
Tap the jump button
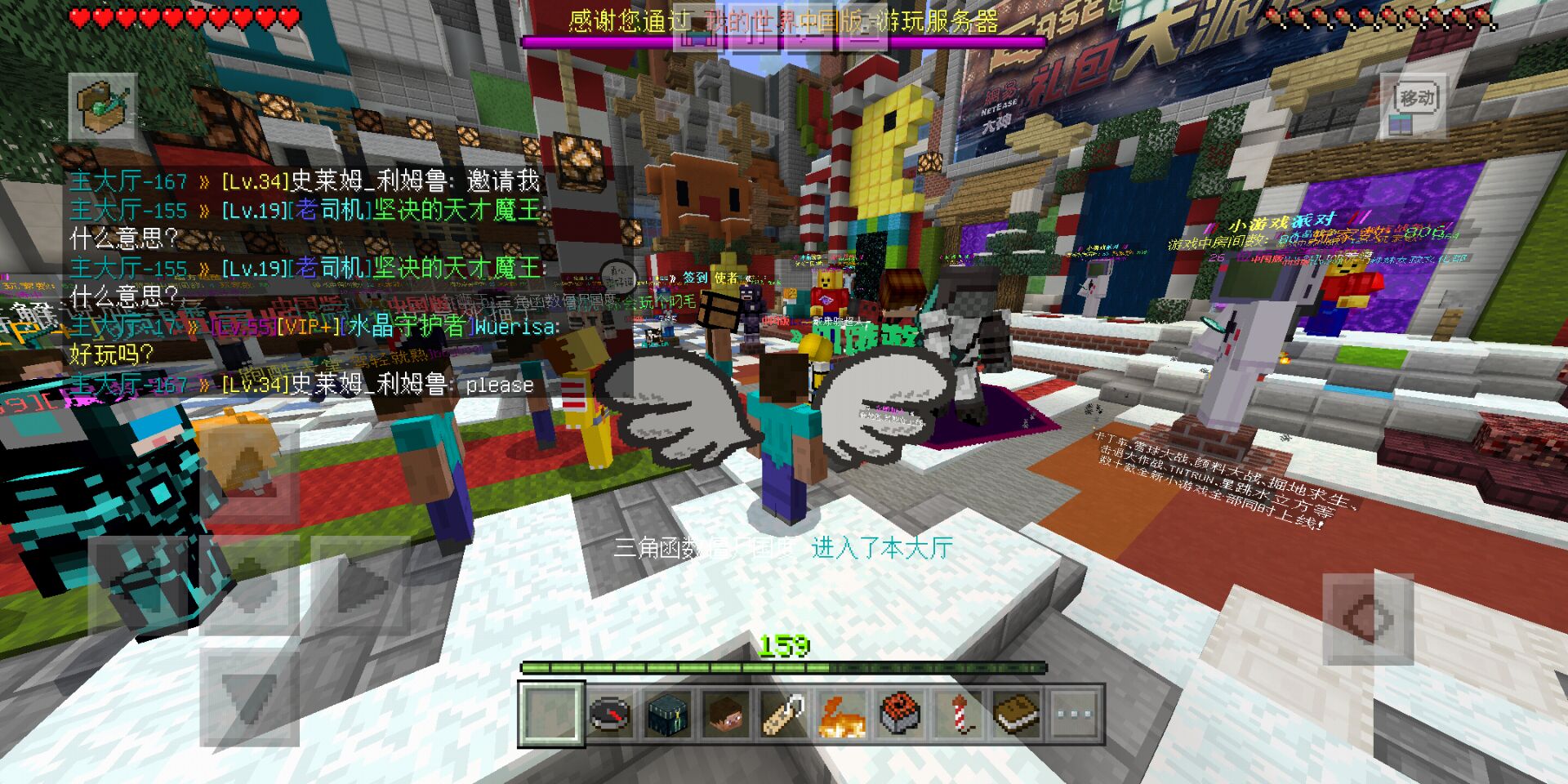pyautogui.click(x=1369, y=618)
